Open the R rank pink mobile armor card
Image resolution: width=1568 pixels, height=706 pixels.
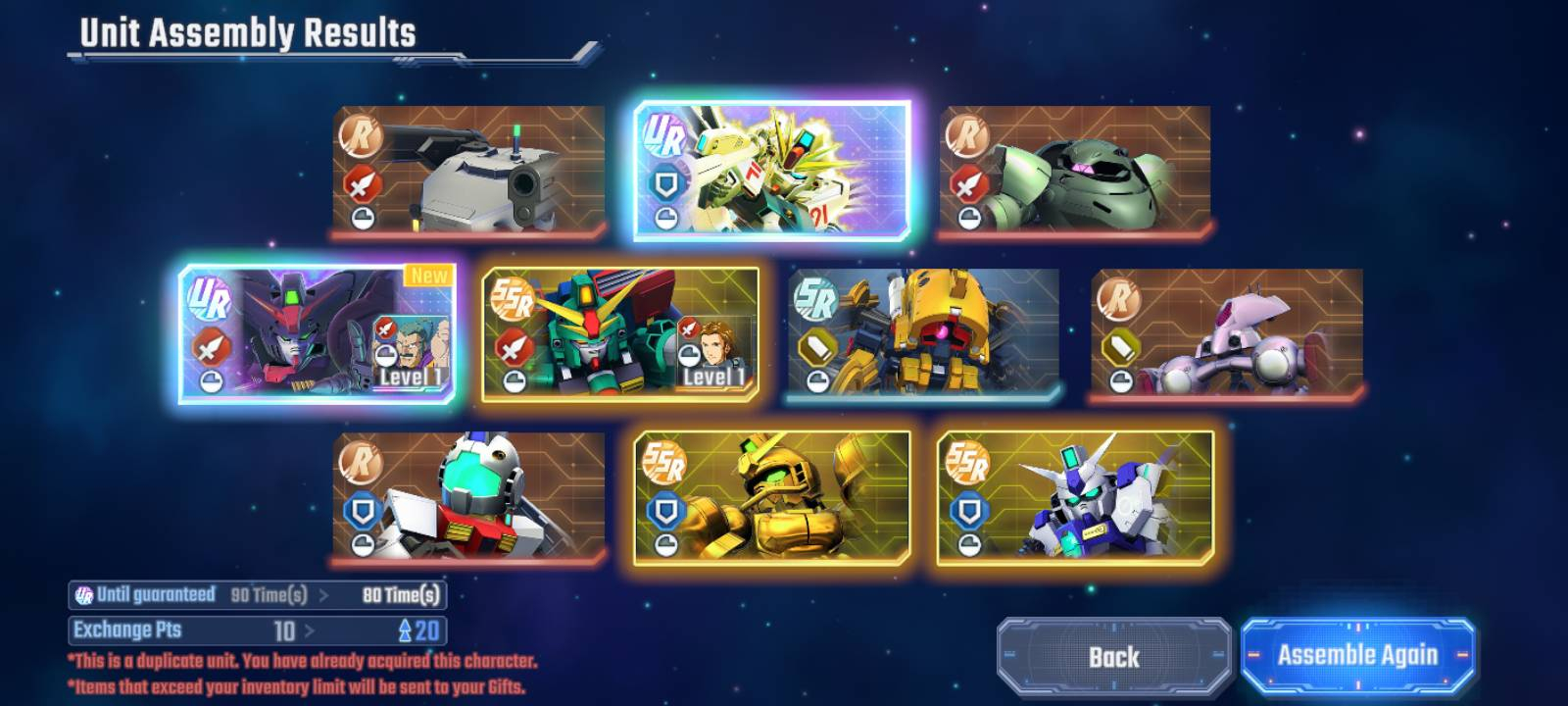[1227, 333]
